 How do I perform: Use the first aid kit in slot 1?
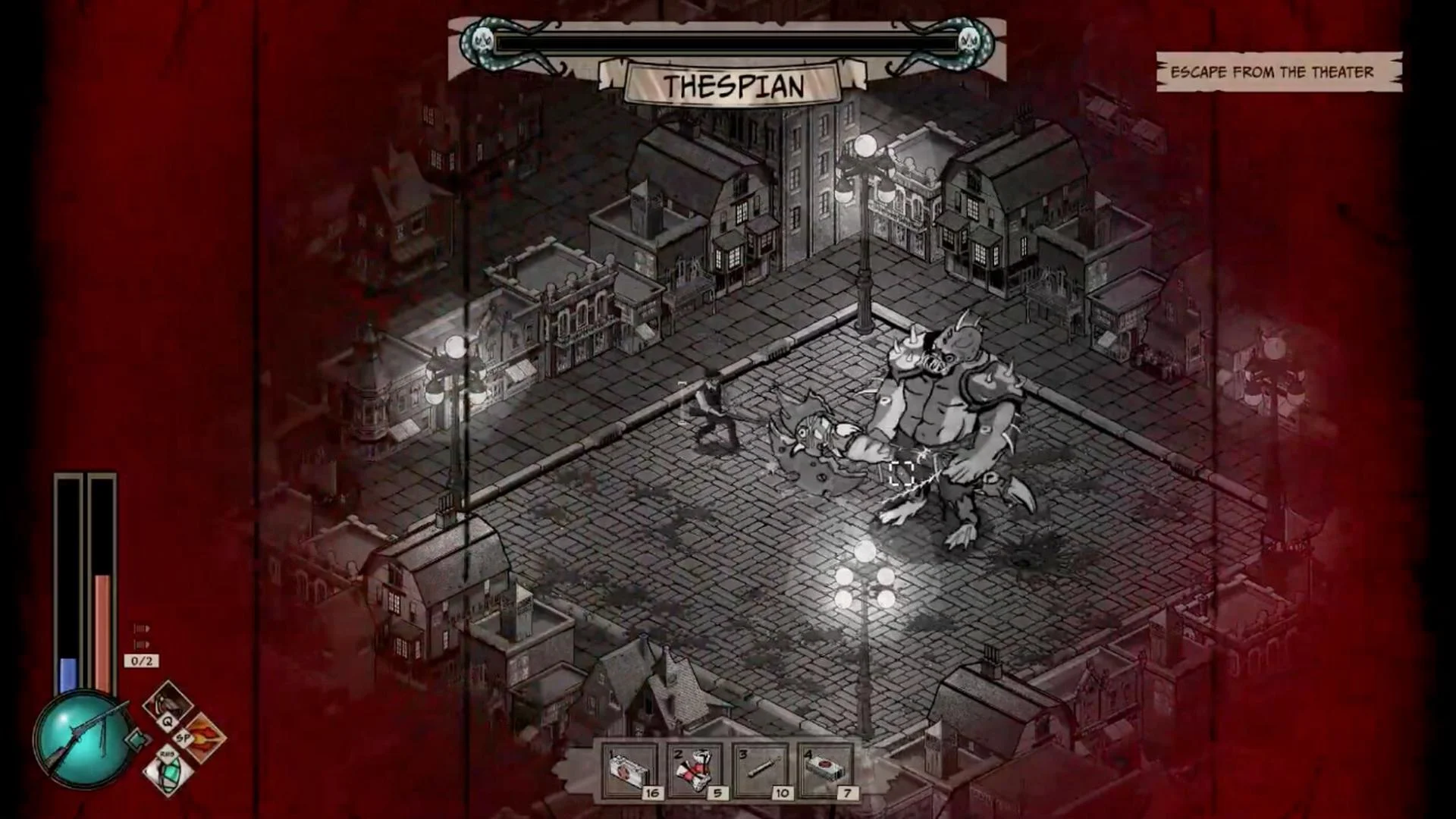click(629, 766)
